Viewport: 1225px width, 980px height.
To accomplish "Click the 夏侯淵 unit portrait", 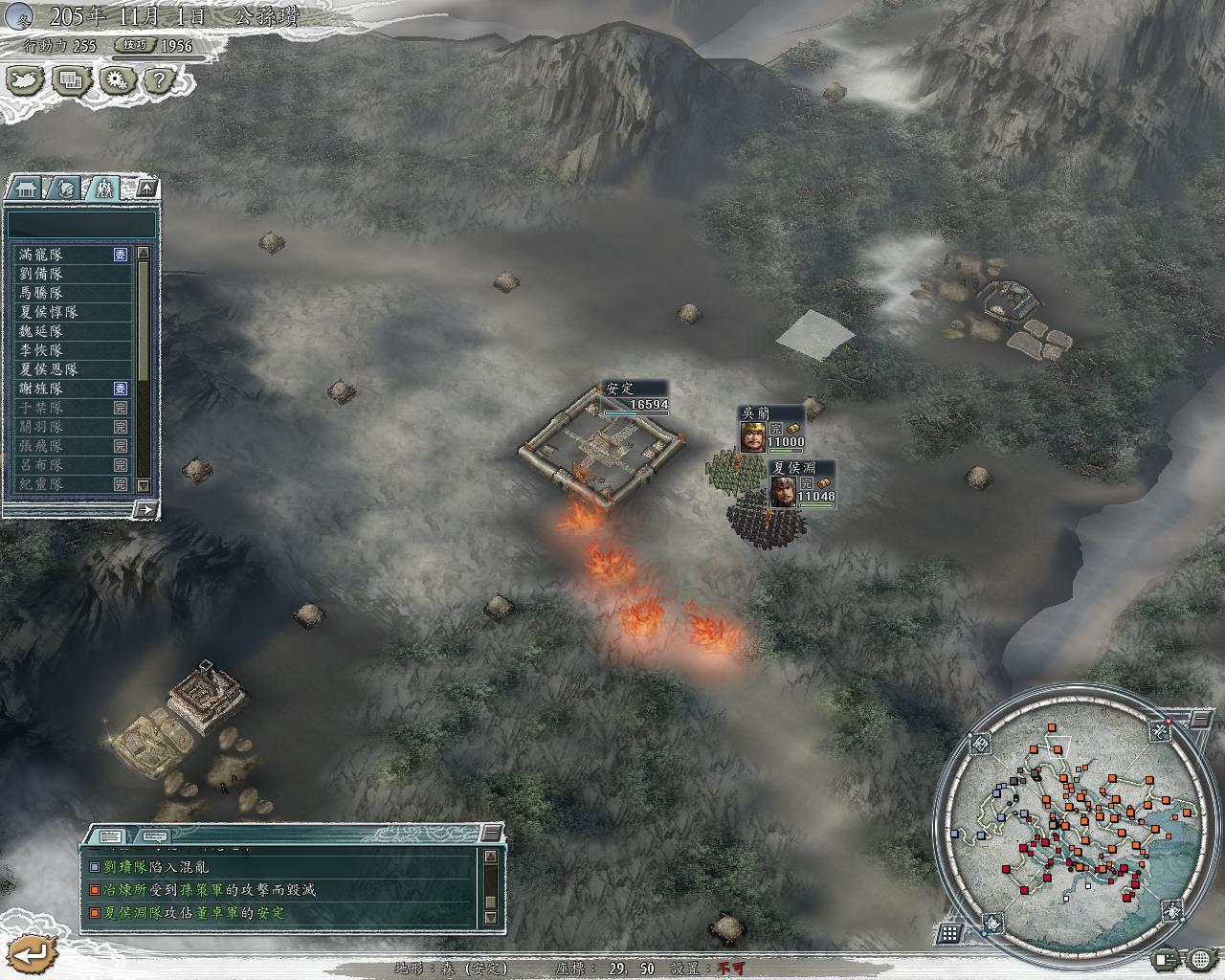I will click(783, 491).
